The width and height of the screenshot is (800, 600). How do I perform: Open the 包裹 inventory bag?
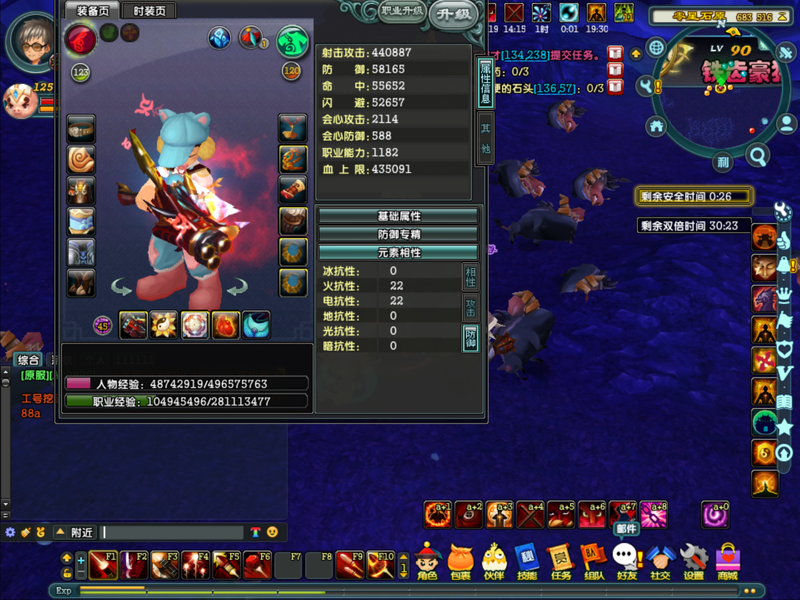(460, 561)
